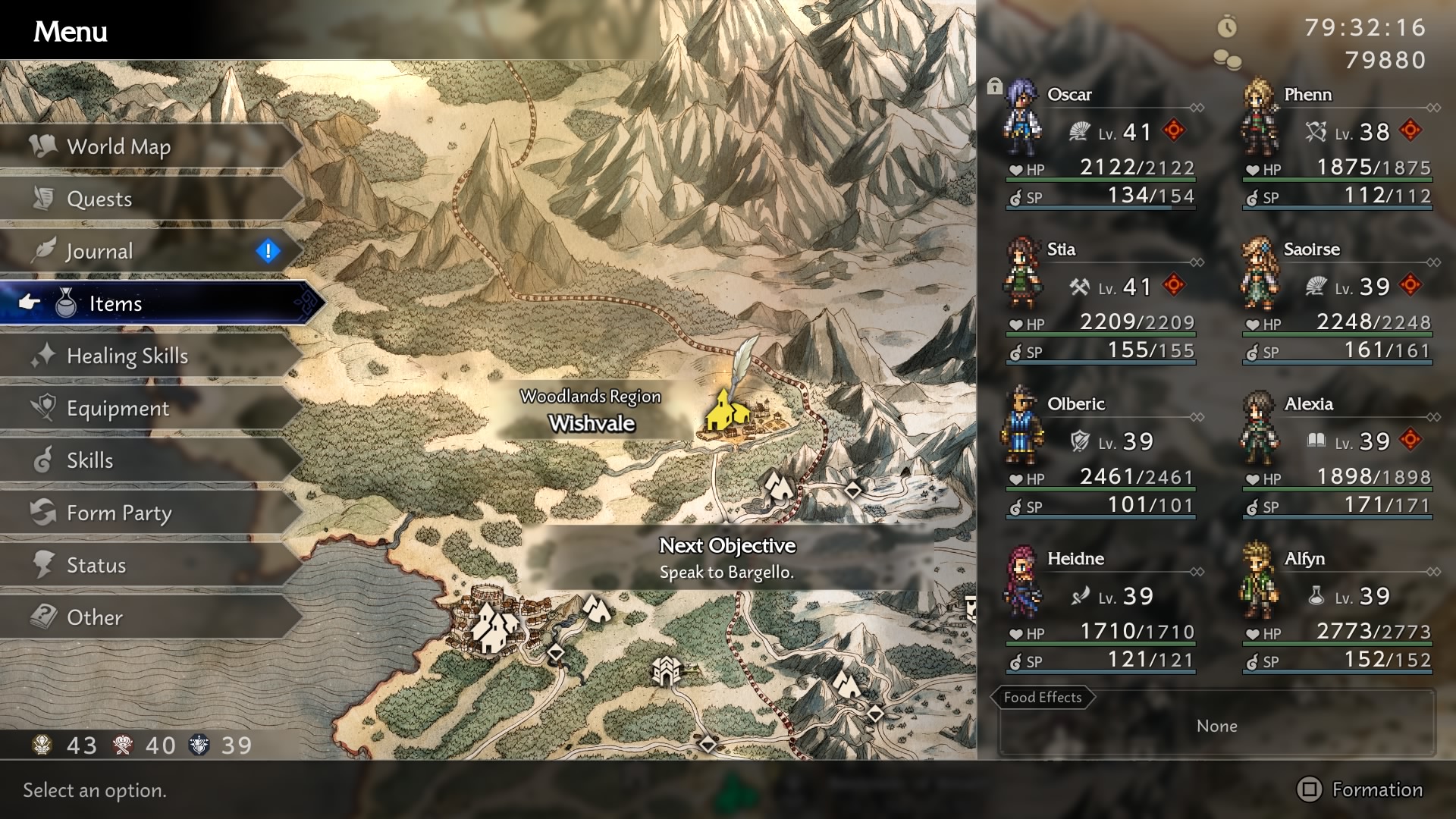The height and width of the screenshot is (819, 1456).
Task: Select Quests from the menu
Action: [x=99, y=199]
